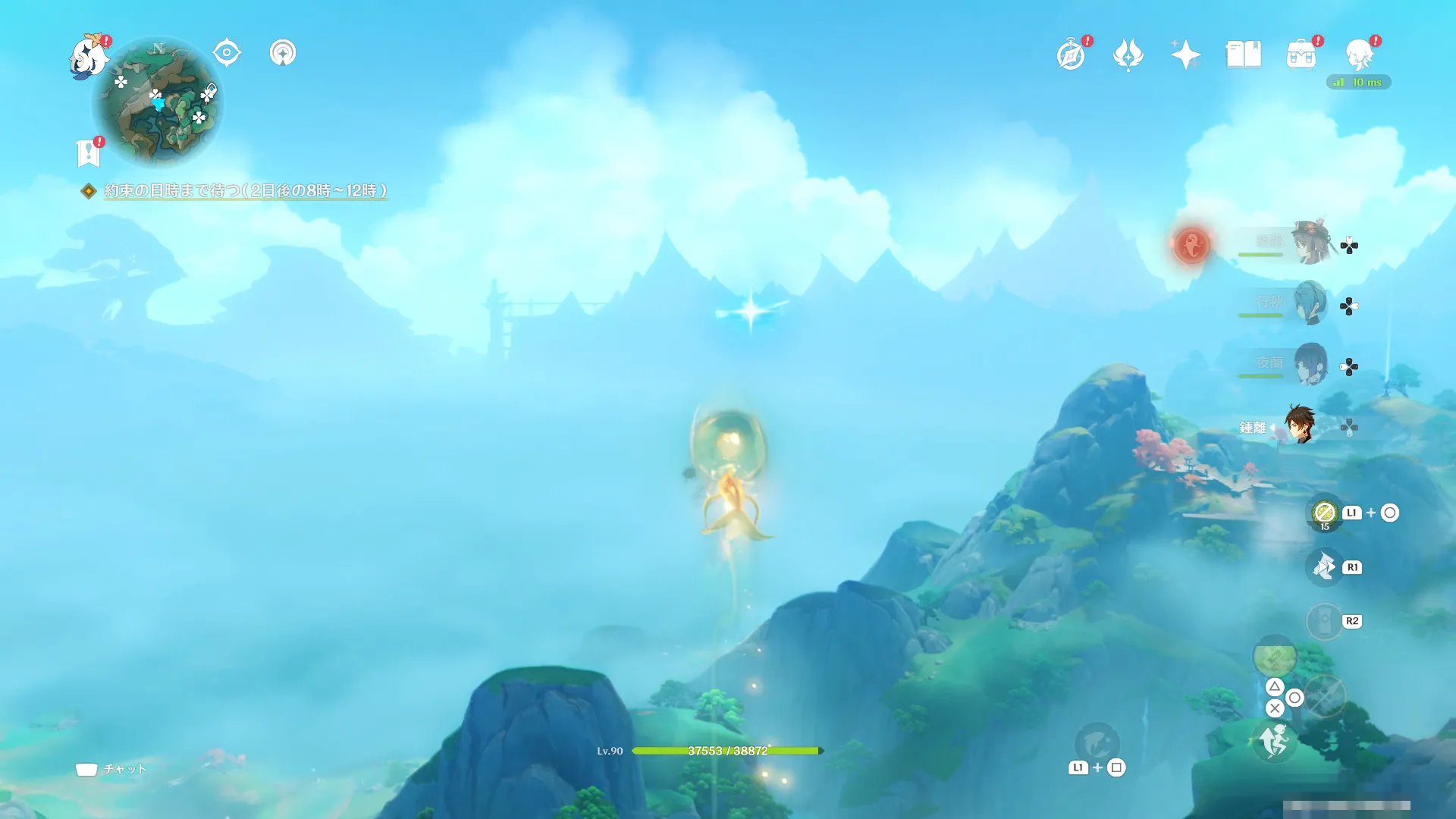Click the round icon right of the eye icon
This screenshot has width=1456, height=819.
click(x=283, y=53)
